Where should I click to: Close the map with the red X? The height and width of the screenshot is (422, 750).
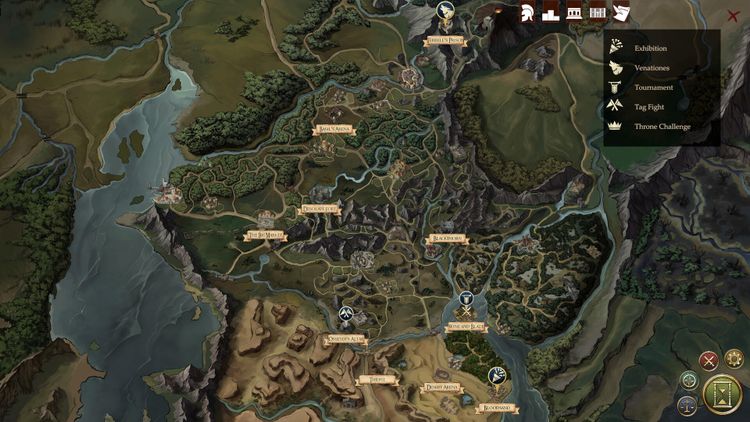coord(733,16)
